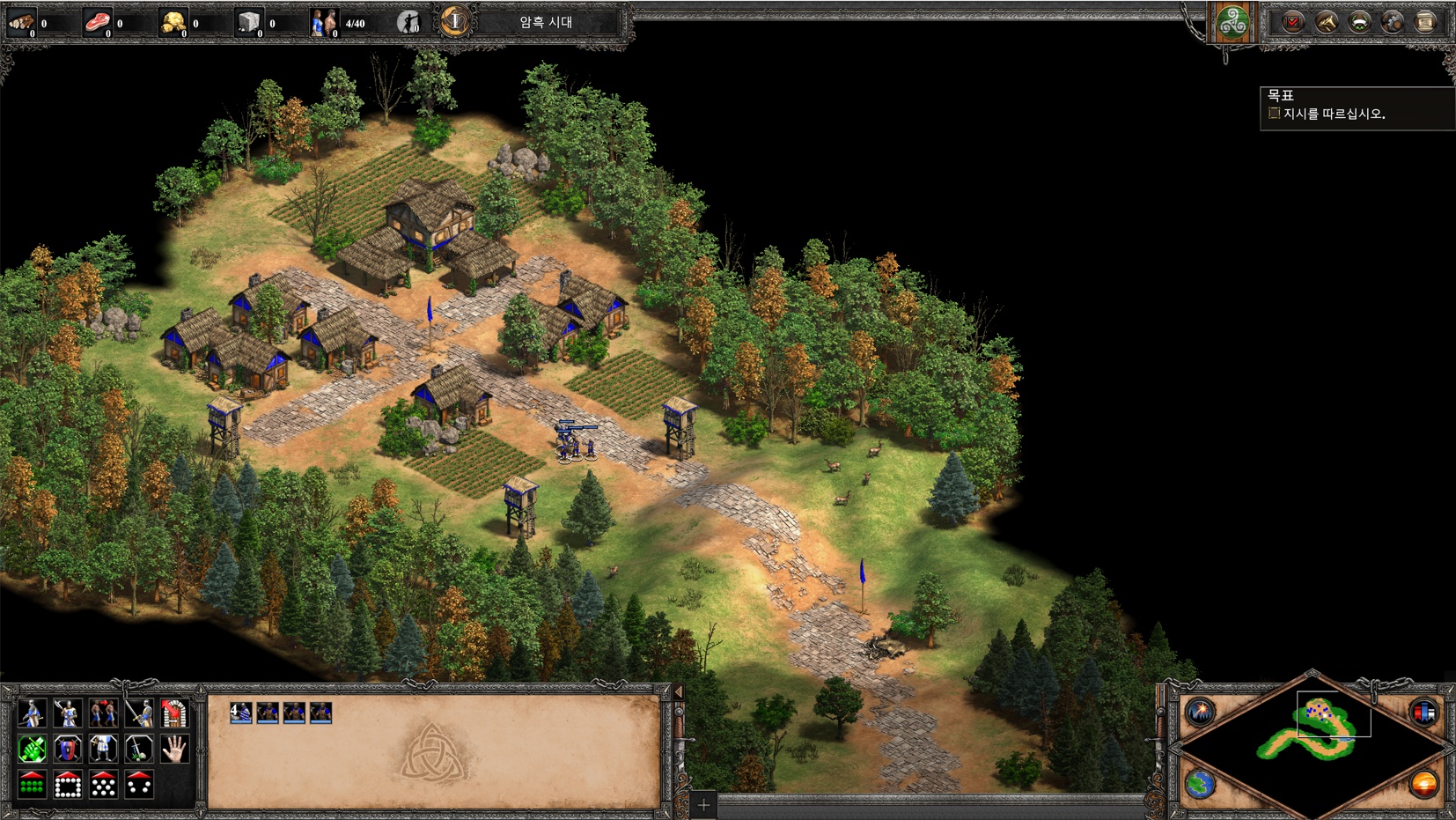
Task: Open chat using the golden horn icon
Action: pyautogui.click(x=1326, y=22)
